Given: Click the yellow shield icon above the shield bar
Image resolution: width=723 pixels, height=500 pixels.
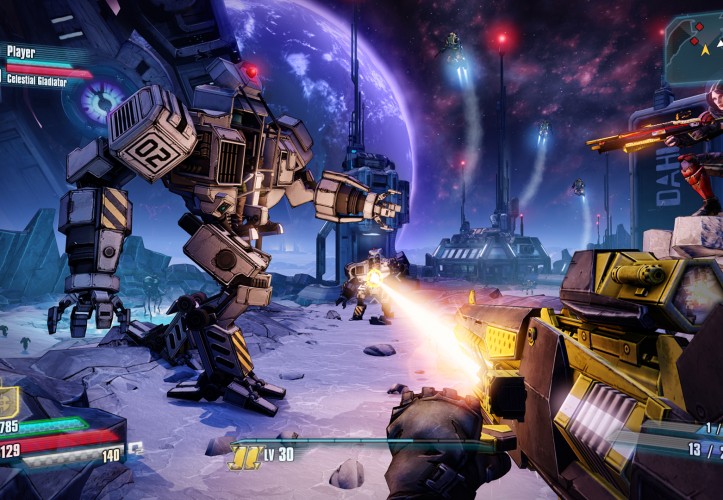Looking at the screenshot, I should pyautogui.click(x=6, y=401).
